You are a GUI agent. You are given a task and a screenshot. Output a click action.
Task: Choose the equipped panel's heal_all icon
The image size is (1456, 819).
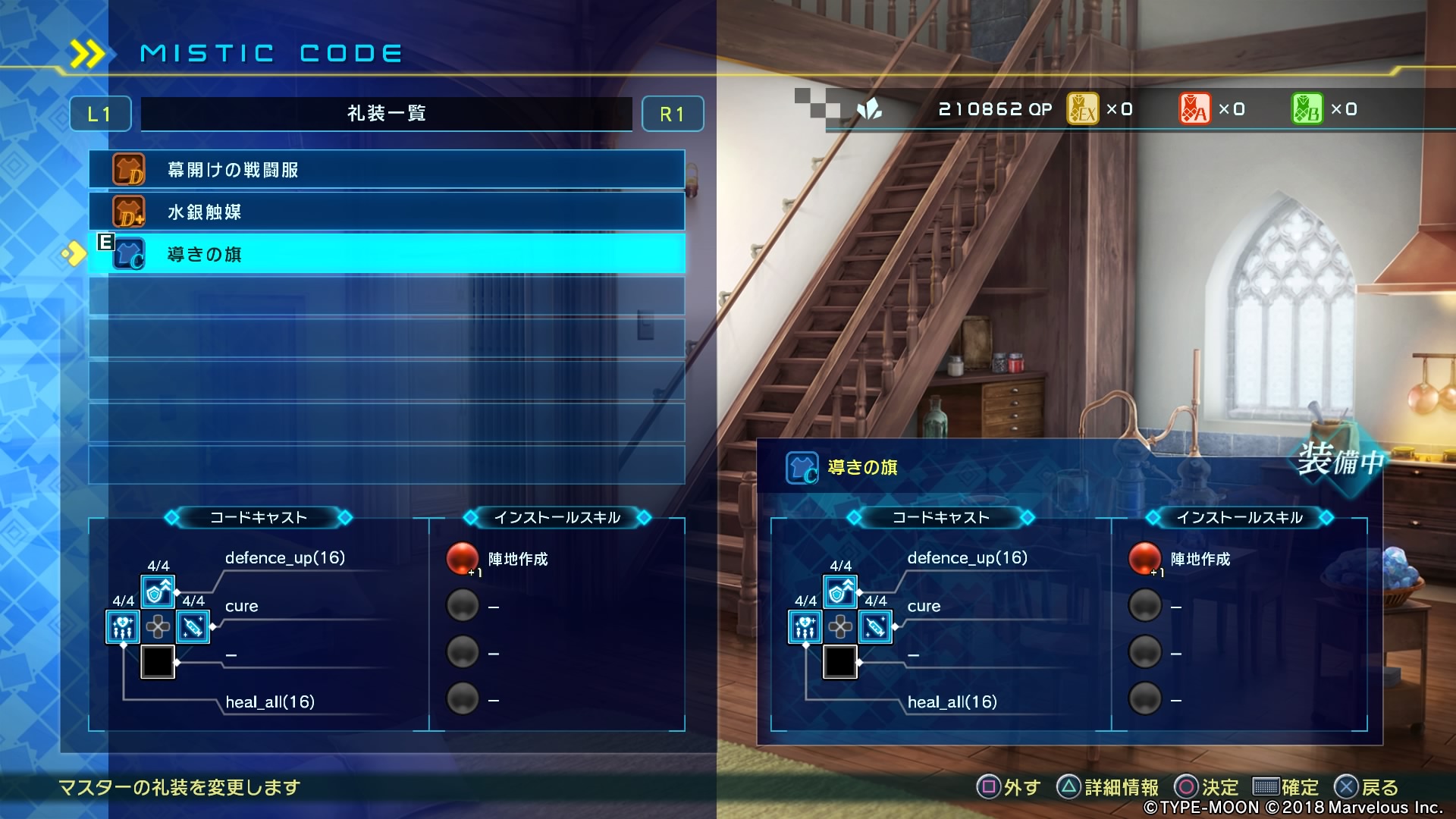[x=805, y=627]
